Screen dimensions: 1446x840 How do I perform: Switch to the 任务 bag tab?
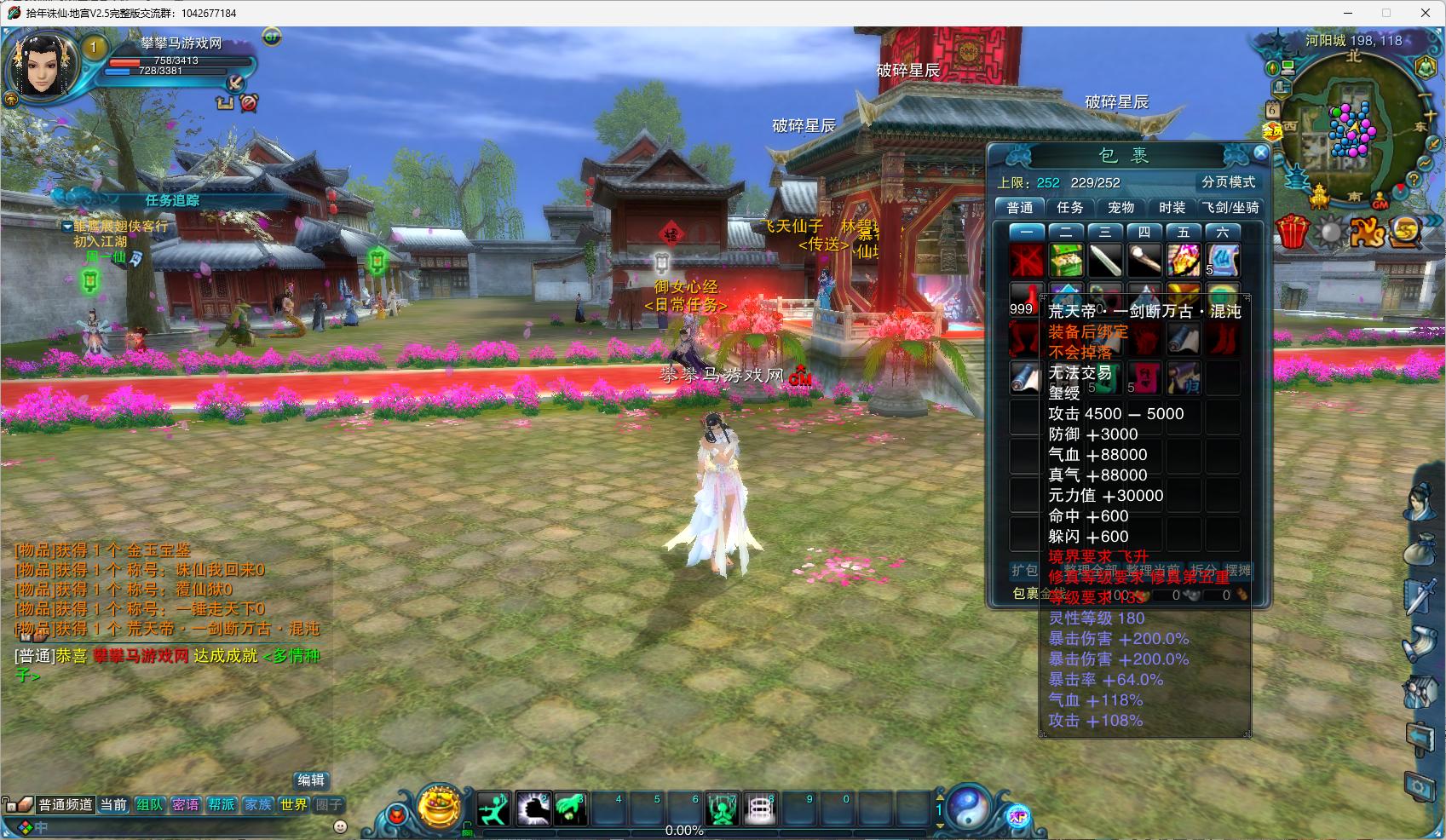[1070, 207]
